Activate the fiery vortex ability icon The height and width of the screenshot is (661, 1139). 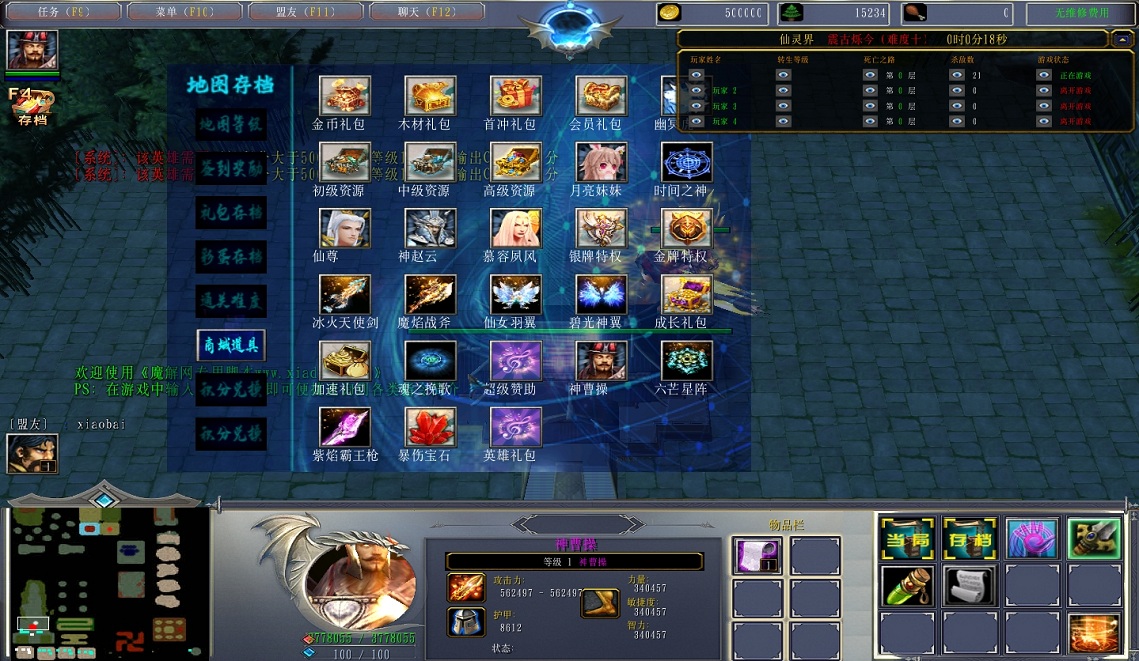coord(1094,633)
